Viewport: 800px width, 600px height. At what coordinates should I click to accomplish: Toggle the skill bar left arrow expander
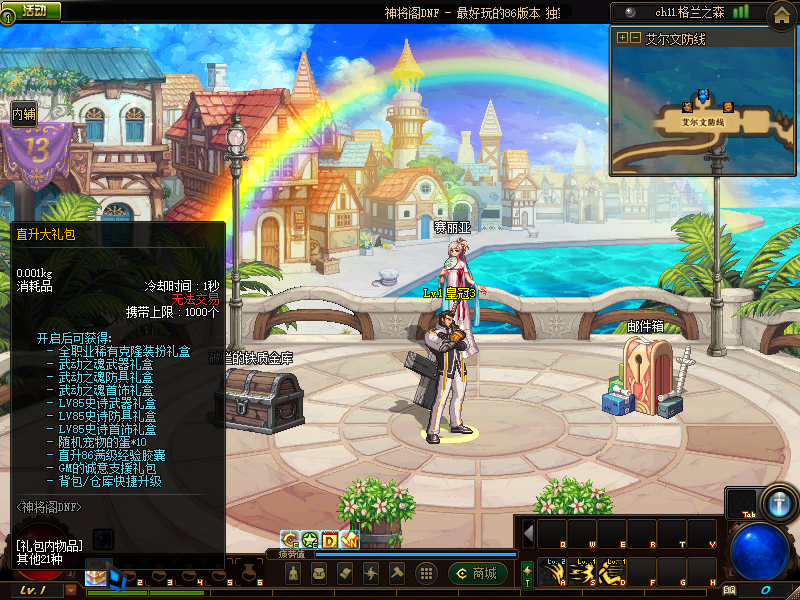[x=528, y=533]
